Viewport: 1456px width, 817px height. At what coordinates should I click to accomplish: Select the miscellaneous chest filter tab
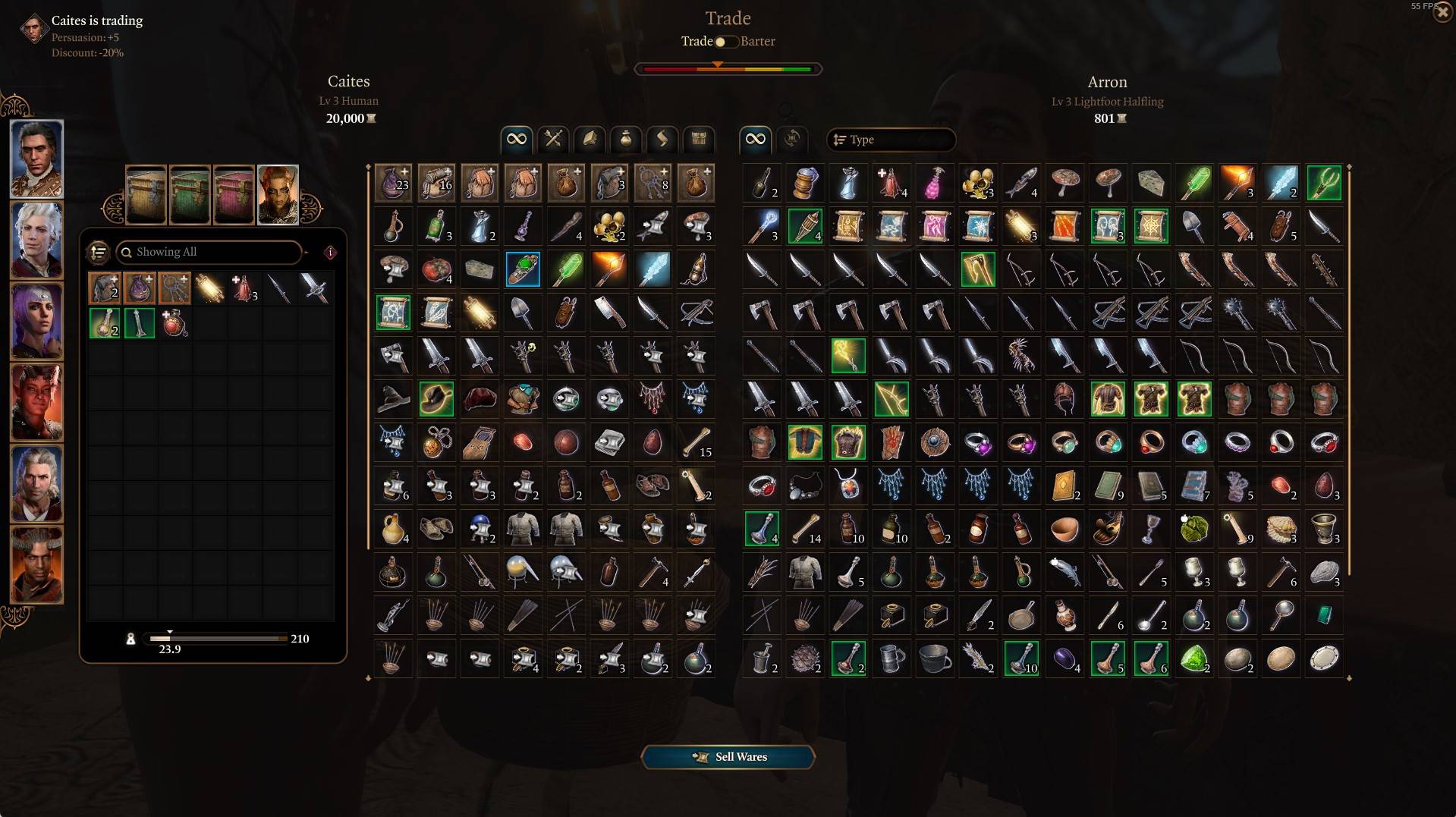[x=697, y=140]
